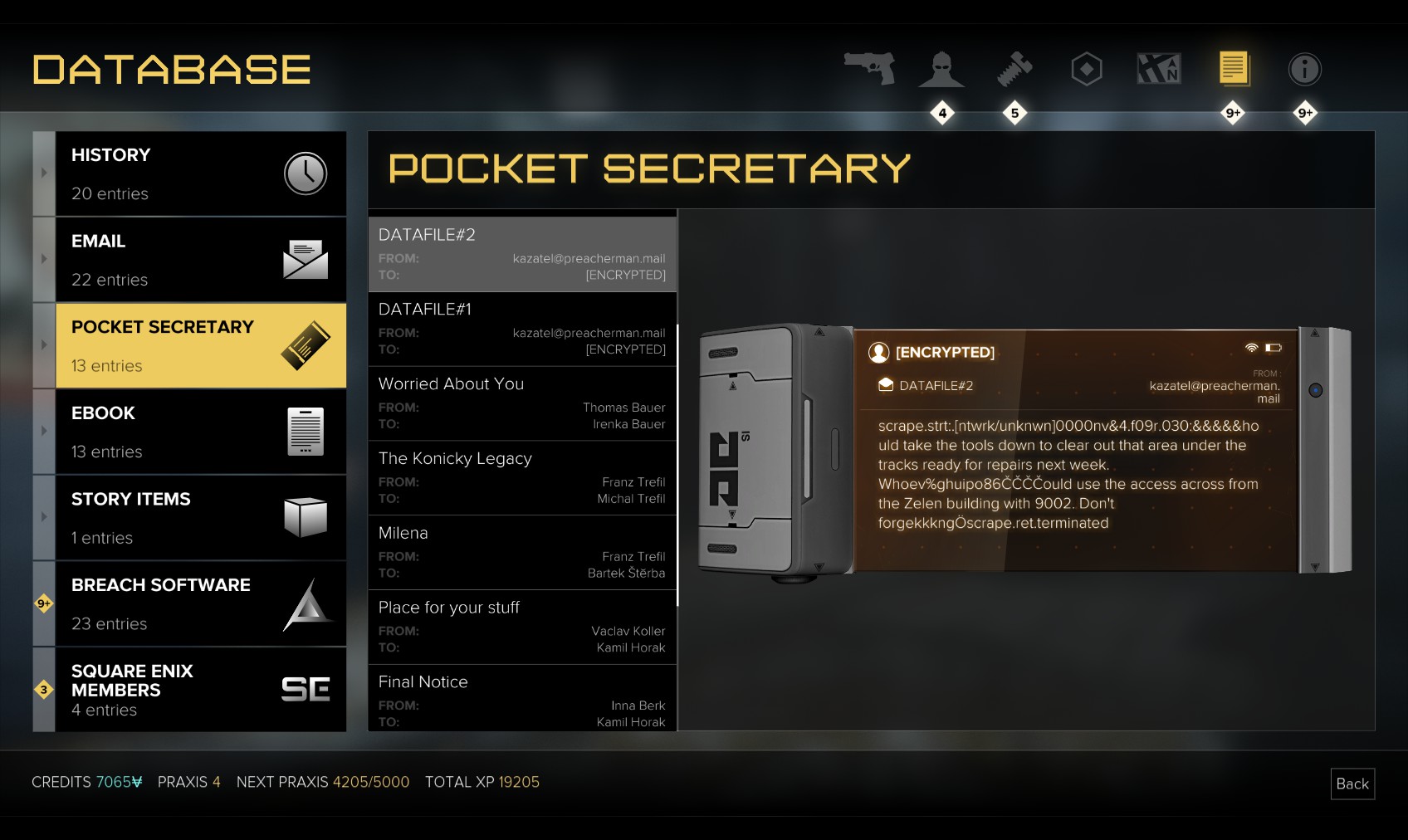Open the Breach Software category

[200, 603]
